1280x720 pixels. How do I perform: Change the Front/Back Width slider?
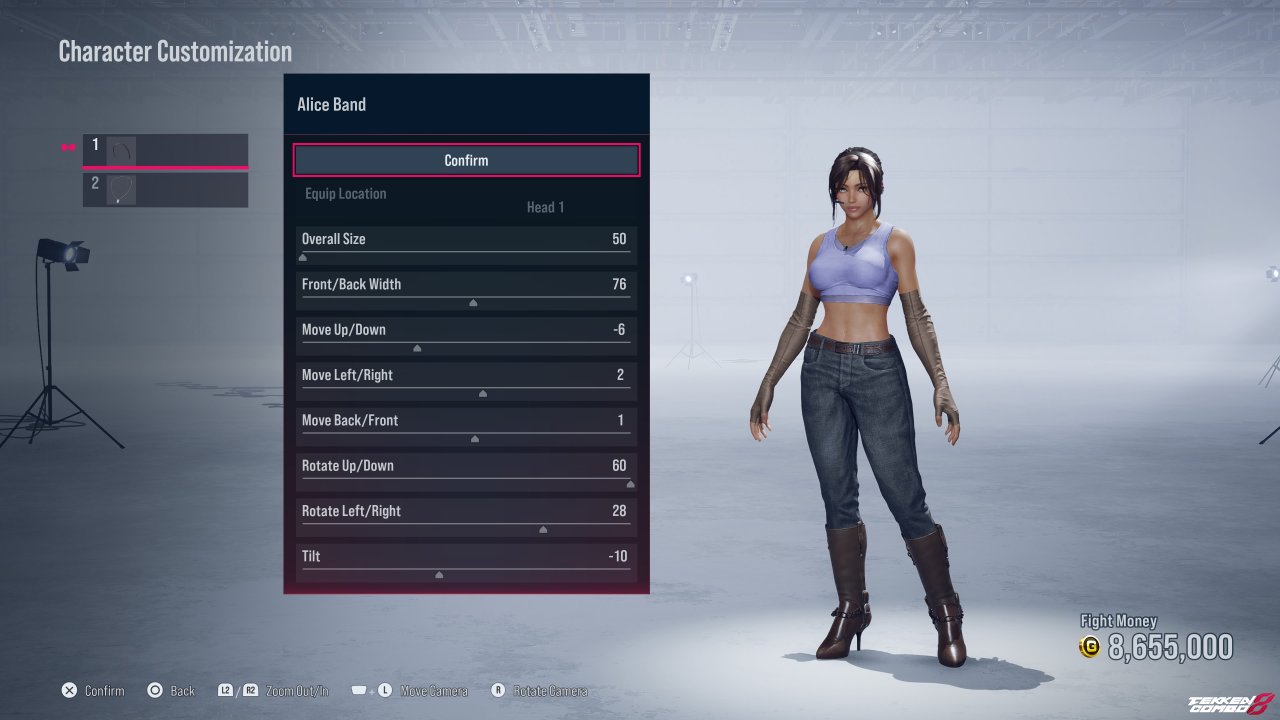click(473, 302)
